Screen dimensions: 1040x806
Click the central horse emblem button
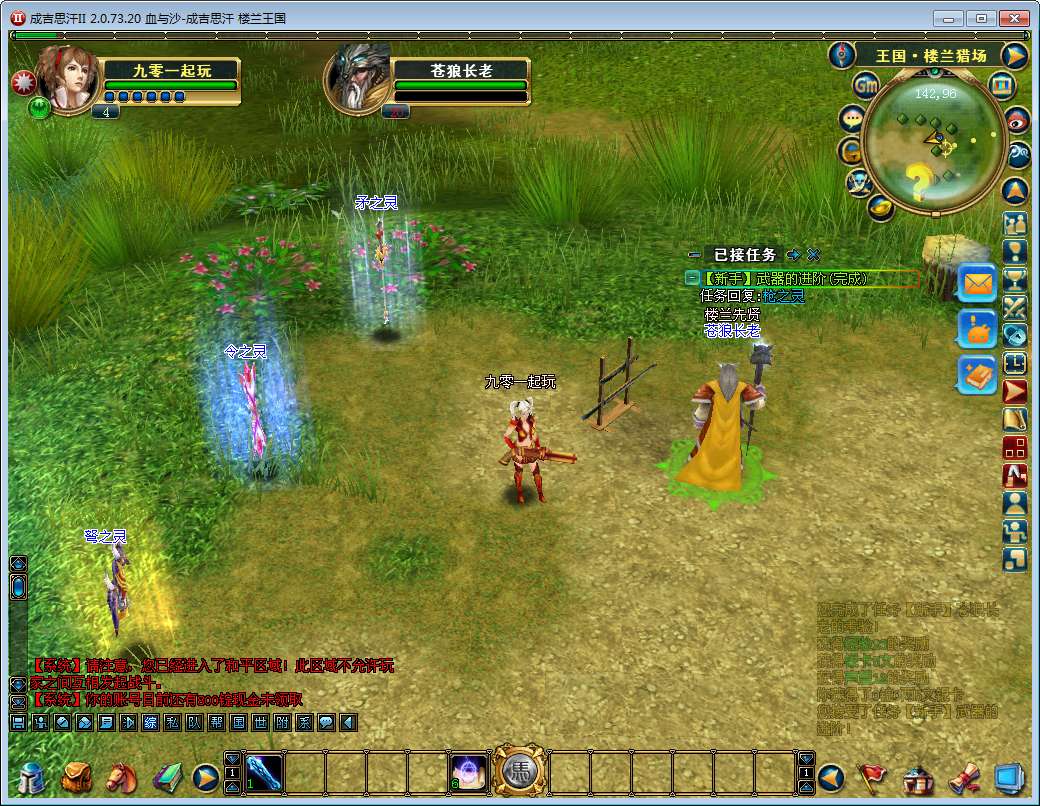click(x=519, y=771)
